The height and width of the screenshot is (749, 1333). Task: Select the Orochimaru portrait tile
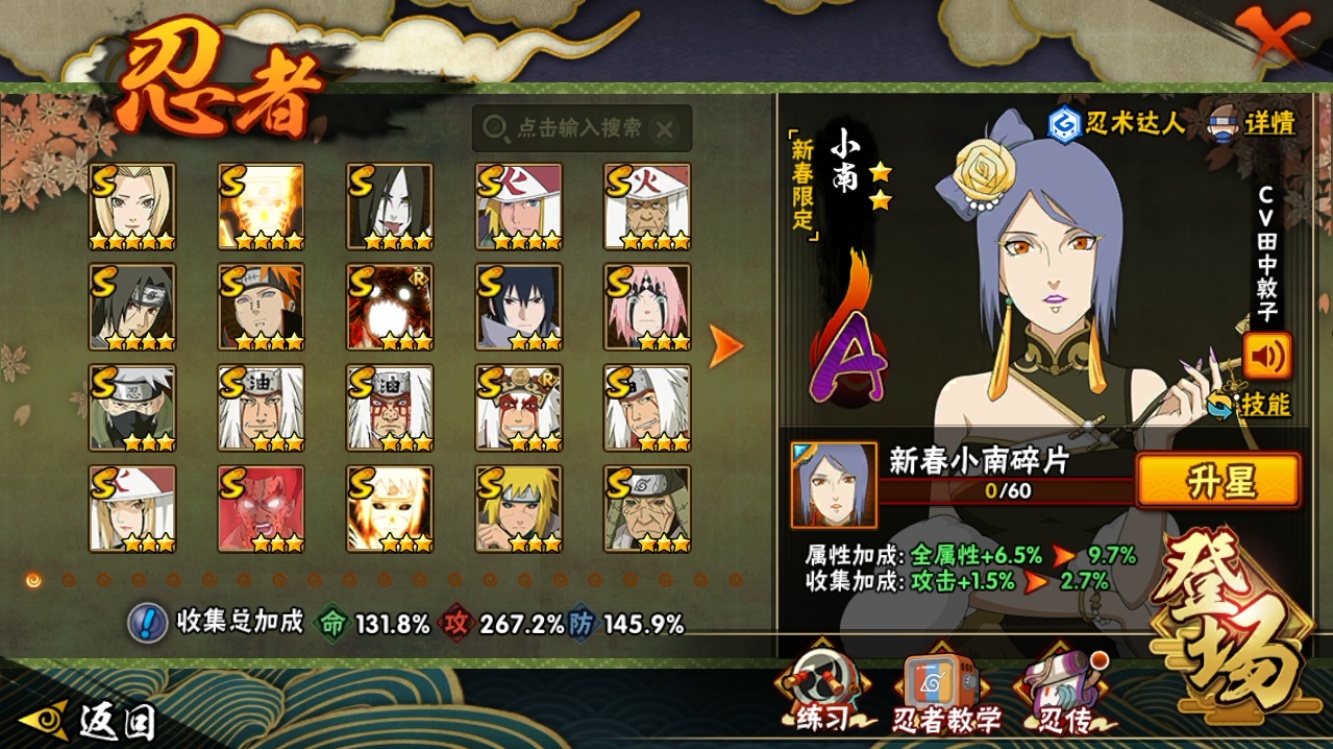pyautogui.click(x=390, y=207)
